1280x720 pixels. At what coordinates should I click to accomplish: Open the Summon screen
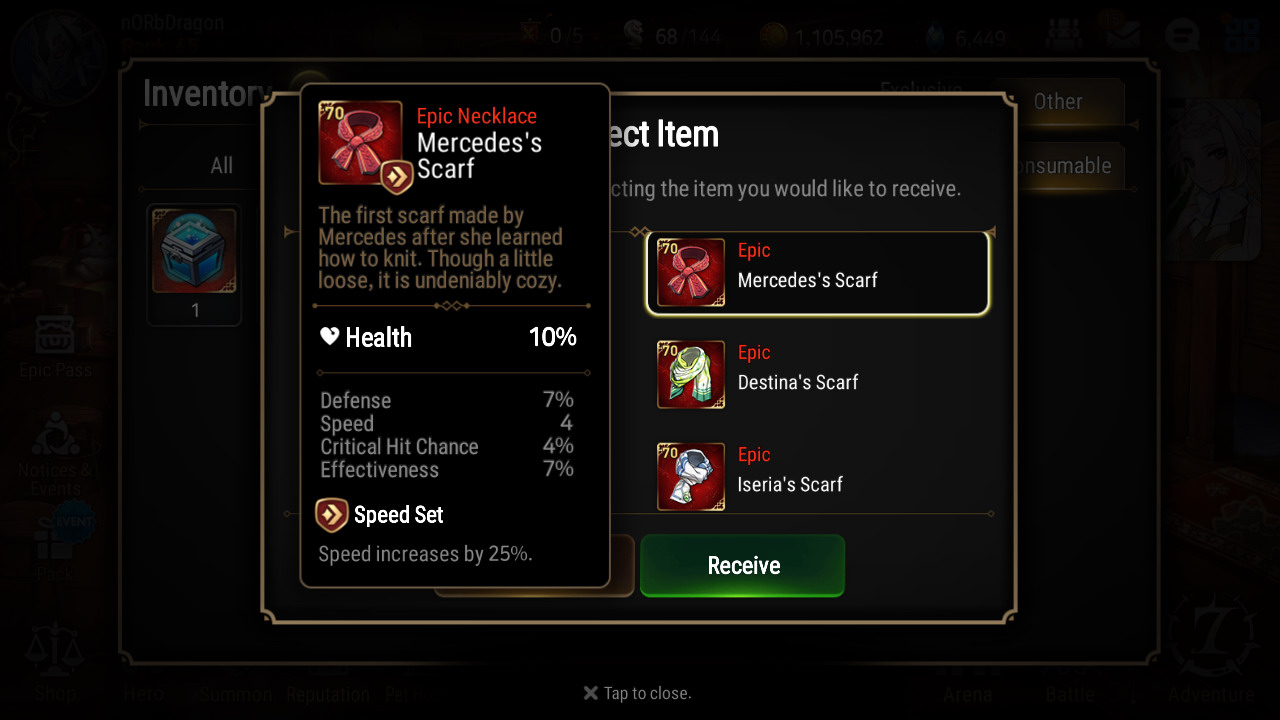point(236,694)
